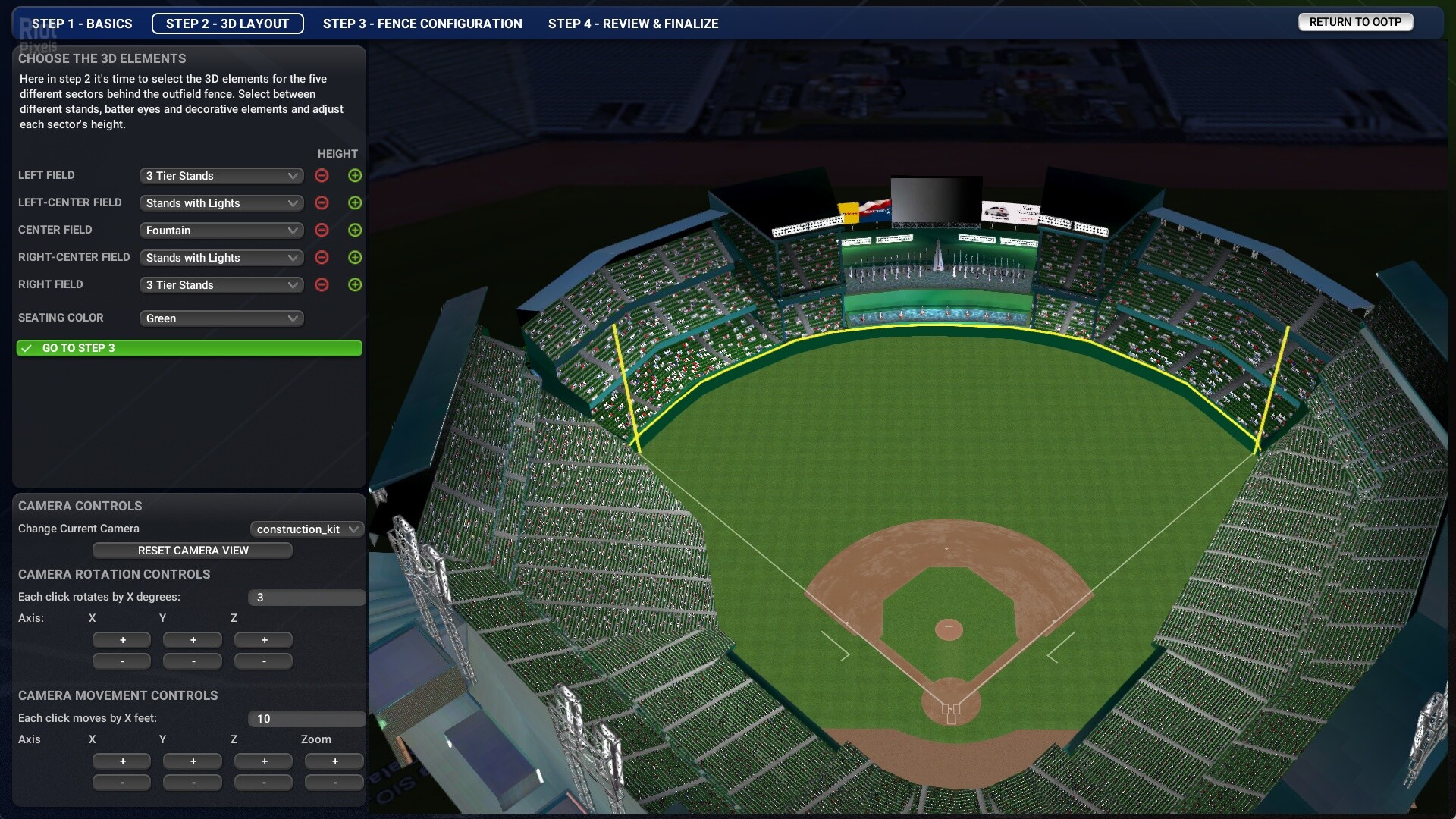This screenshot has width=1456, height=819.
Task: Open Step 3 - Fence Configuration tab
Action: (422, 24)
